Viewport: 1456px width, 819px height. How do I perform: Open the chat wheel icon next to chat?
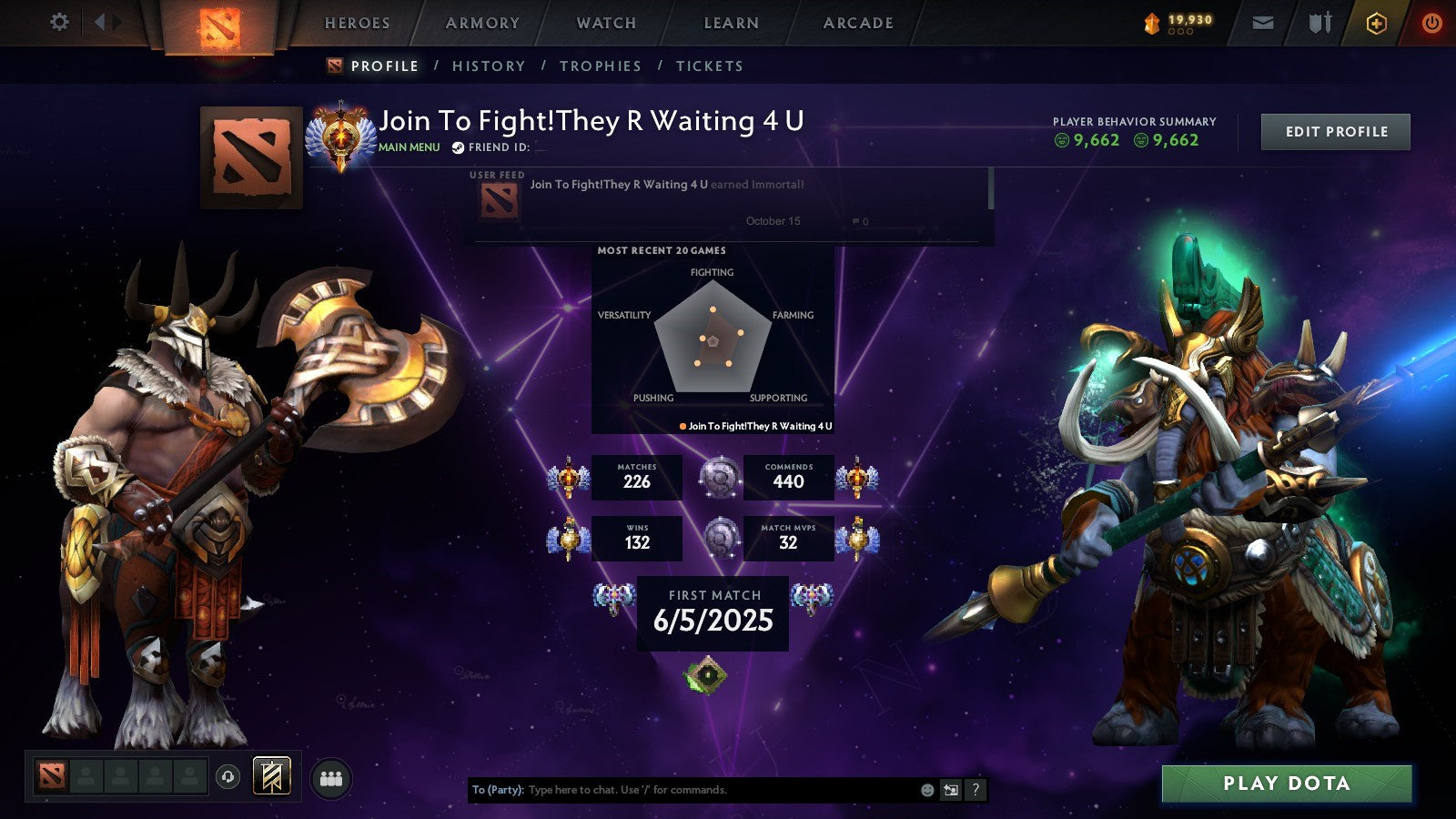949,790
